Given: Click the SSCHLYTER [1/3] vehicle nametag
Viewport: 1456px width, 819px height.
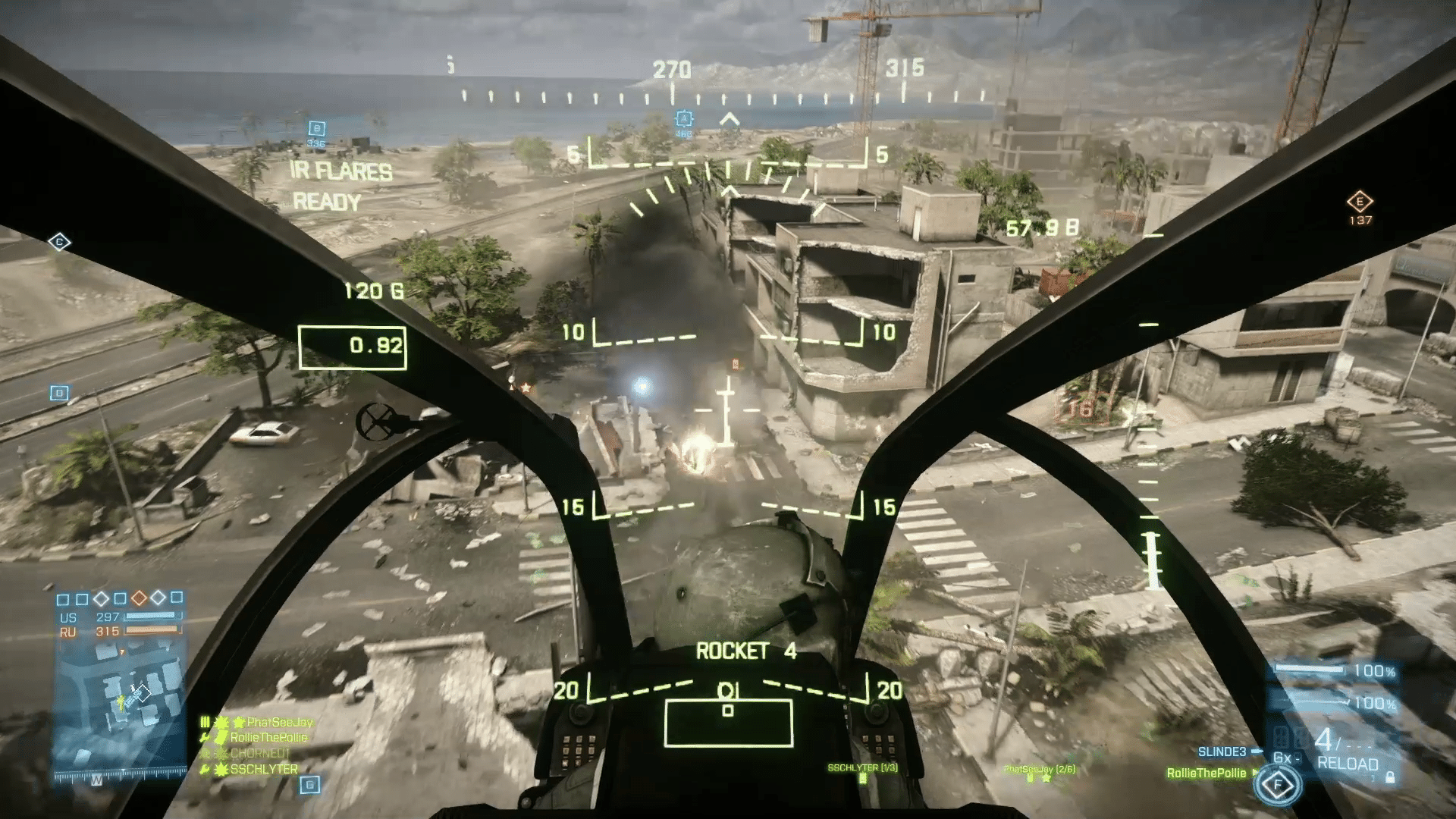Looking at the screenshot, I should 862,768.
